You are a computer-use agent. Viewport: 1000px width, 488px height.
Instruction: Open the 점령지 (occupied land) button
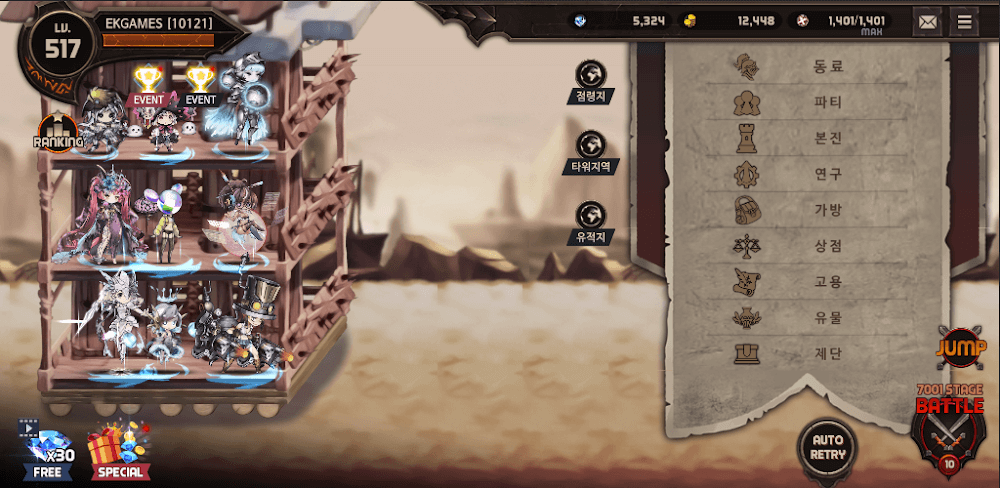click(591, 82)
